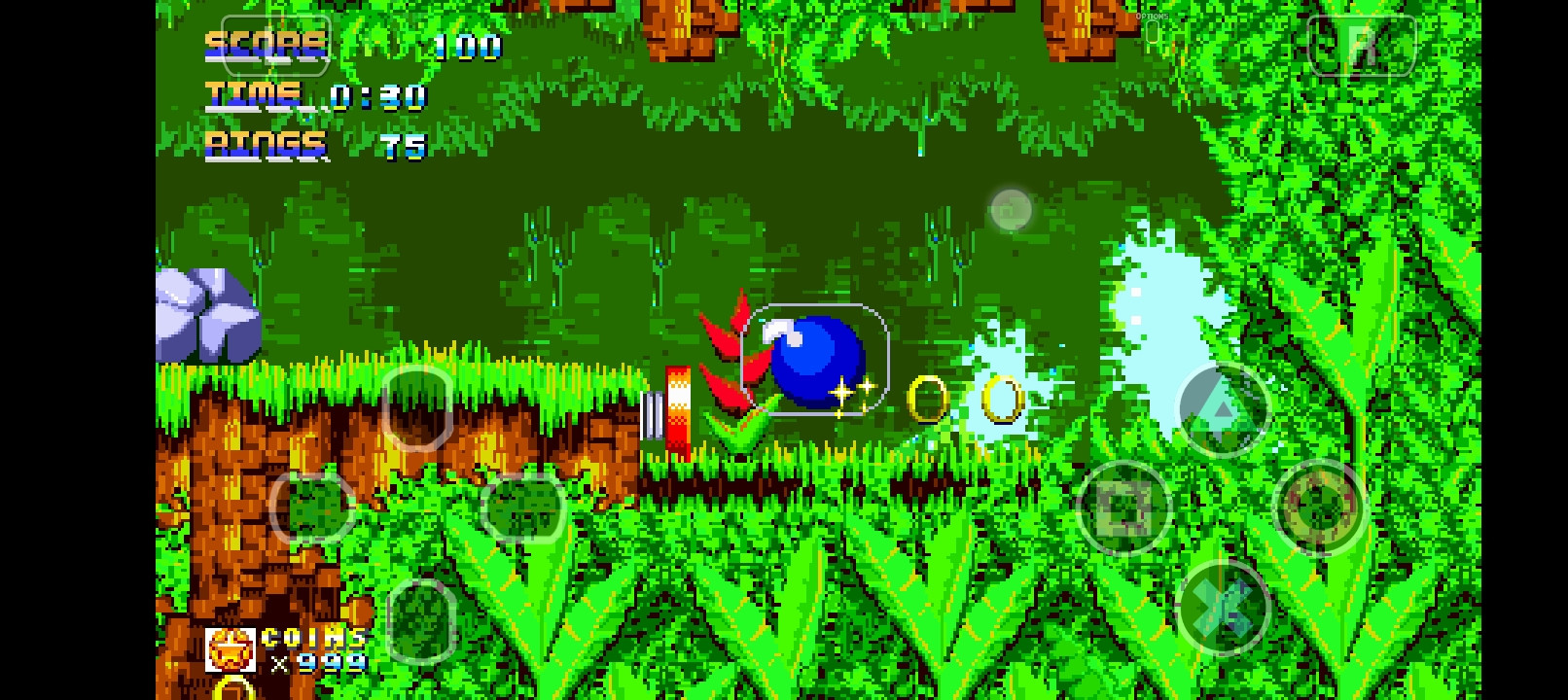1568x700 pixels.
Task: Tap the triangle action button
Action: click(x=1225, y=408)
